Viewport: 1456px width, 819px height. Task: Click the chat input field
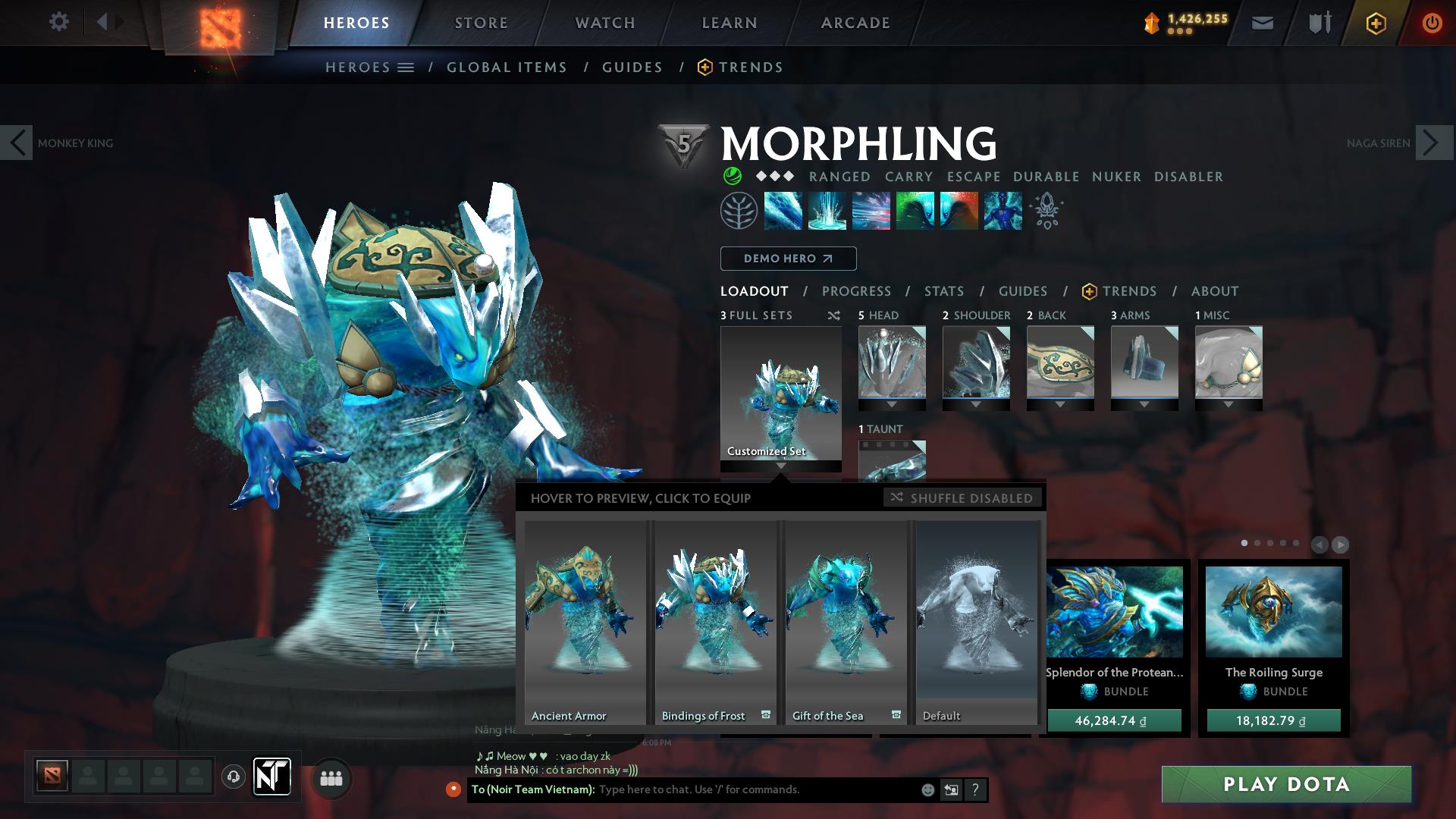click(x=720, y=789)
